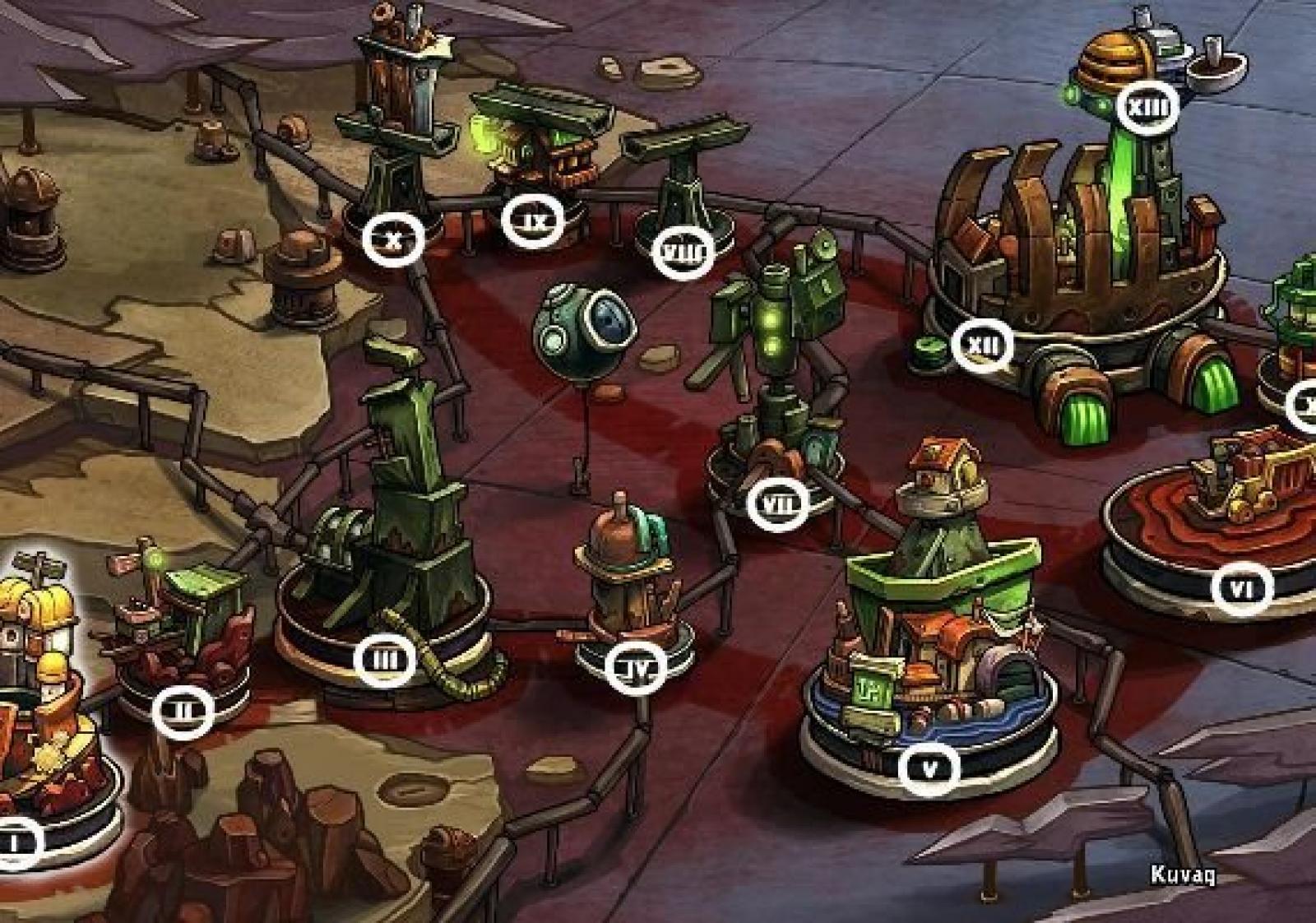The image size is (1316, 923).
Task: Choose the level XII marker
Action: click(x=982, y=346)
